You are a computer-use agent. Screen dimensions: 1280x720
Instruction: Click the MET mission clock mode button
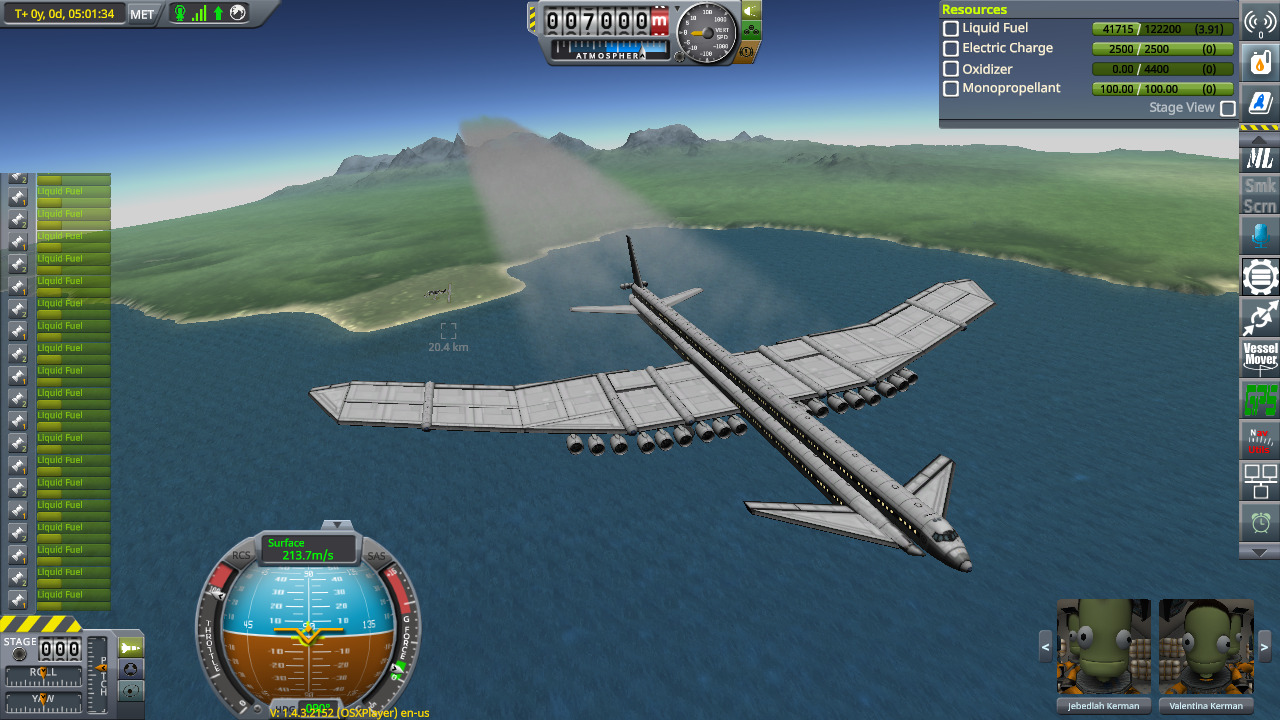click(x=142, y=14)
